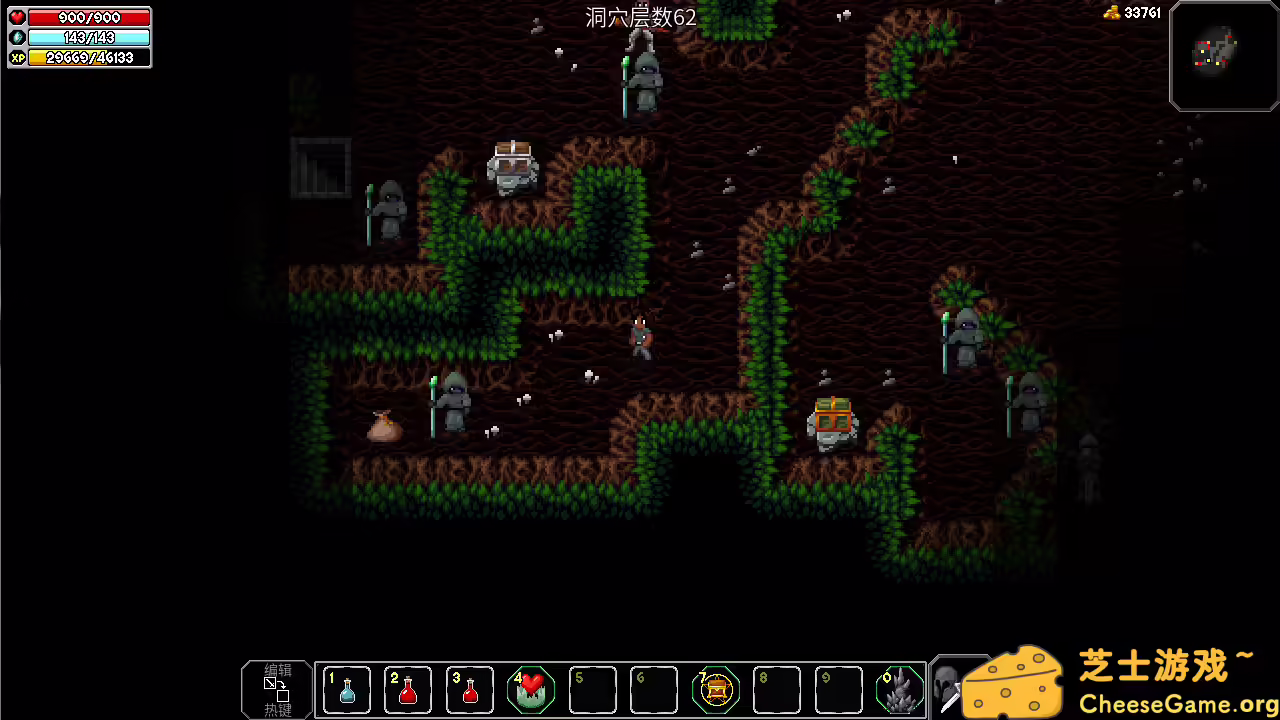Click the 洞穴层数62 floor title text

tap(640, 18)
